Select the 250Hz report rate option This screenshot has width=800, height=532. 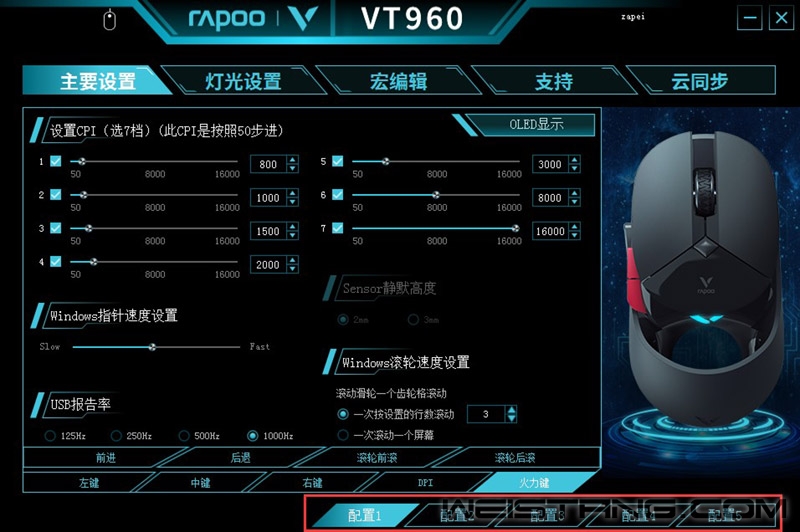[117, 436]
